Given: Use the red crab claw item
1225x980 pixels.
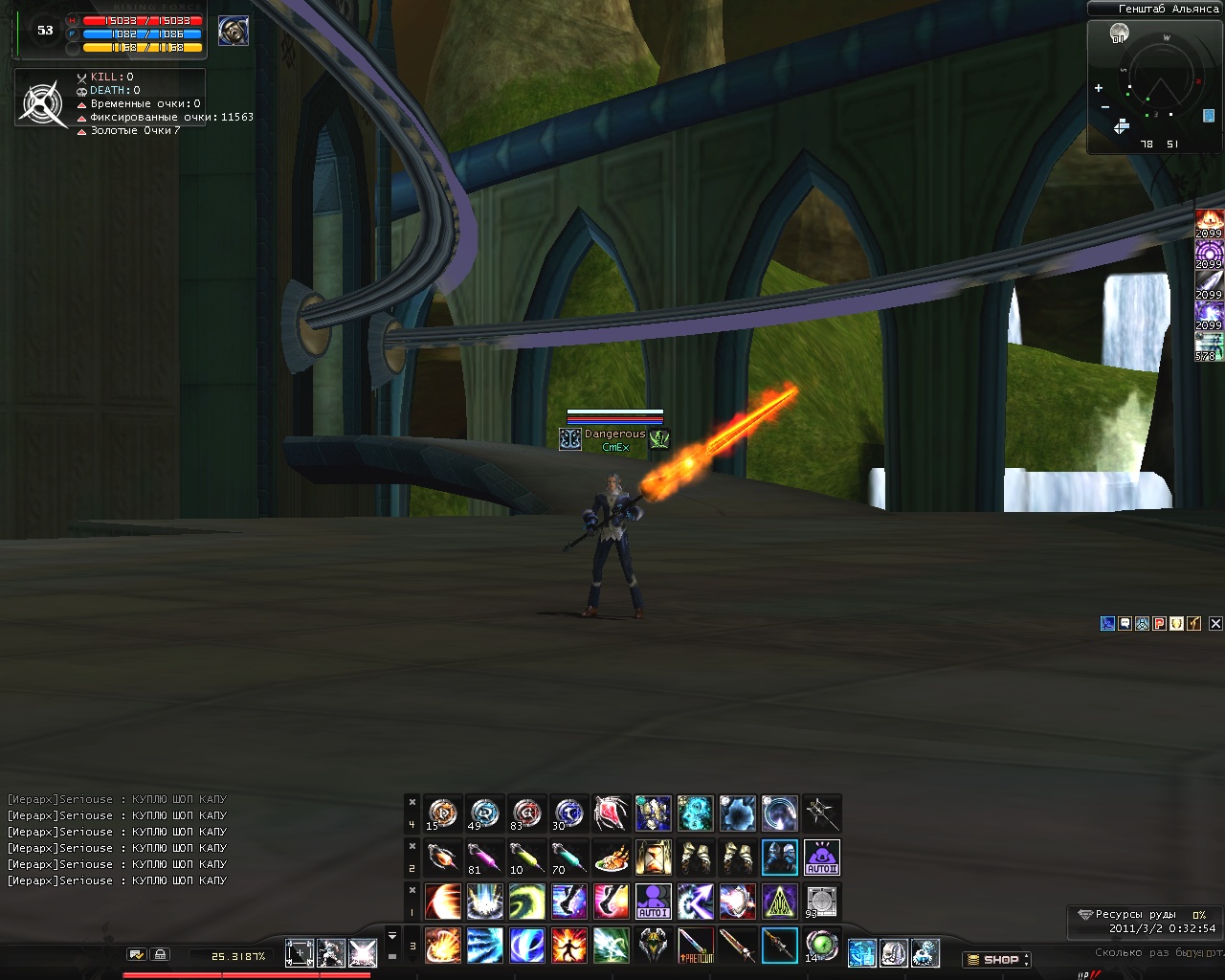Looking at the screenshot, I should click(x=612, y=813).
